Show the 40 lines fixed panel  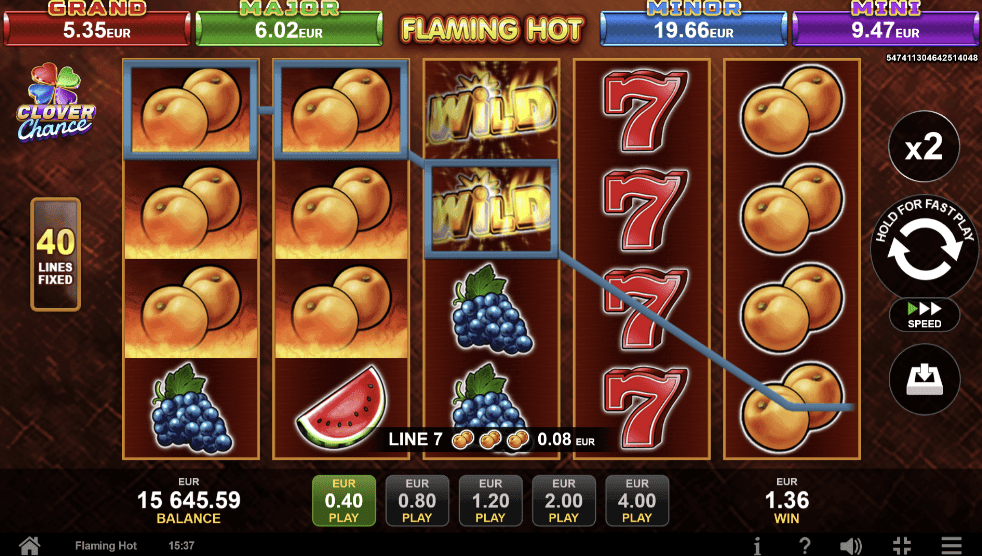pyautogui.click(x=55, y=254)
